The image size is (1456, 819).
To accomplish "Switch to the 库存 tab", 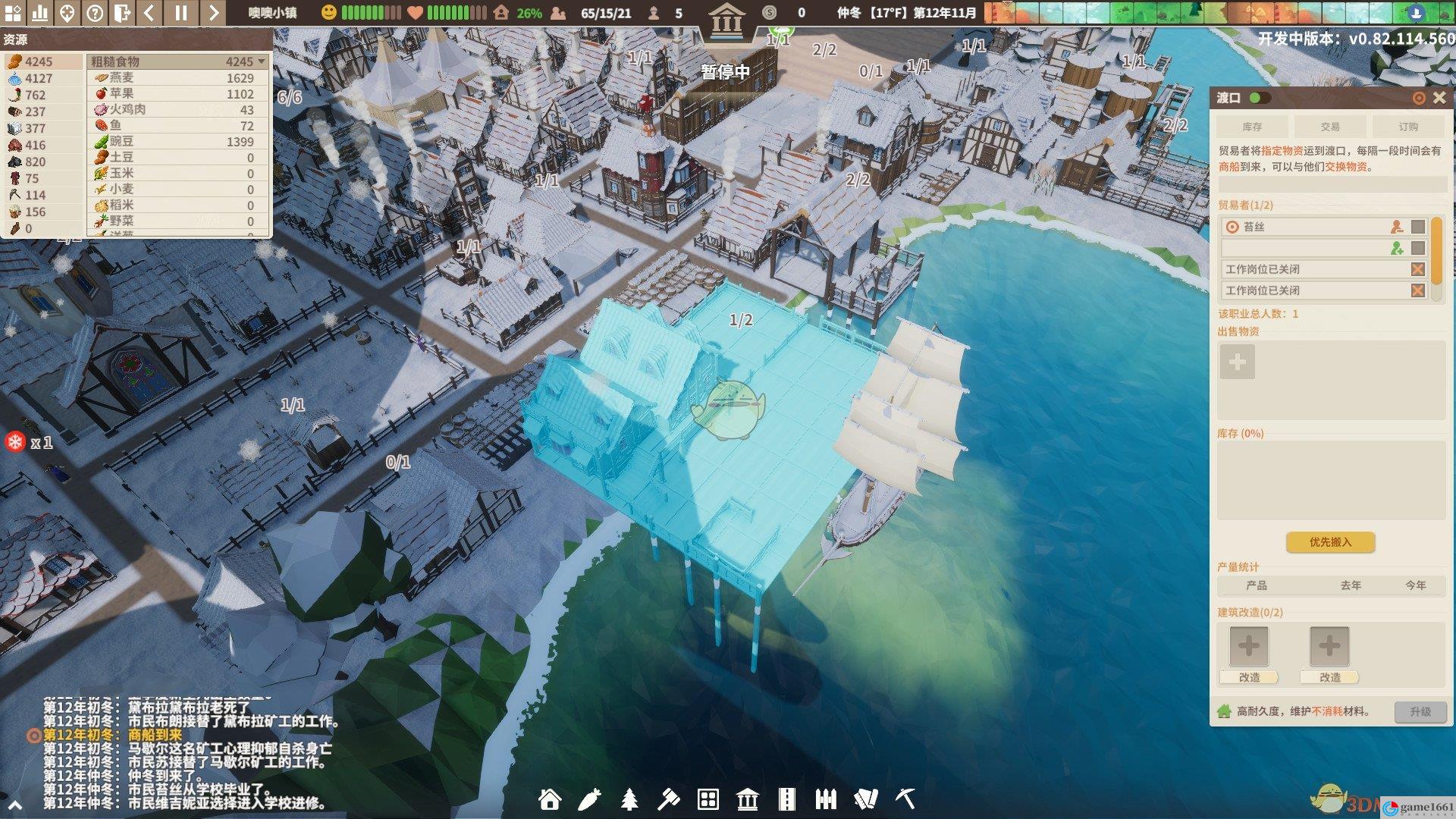I will point(1252,127).
